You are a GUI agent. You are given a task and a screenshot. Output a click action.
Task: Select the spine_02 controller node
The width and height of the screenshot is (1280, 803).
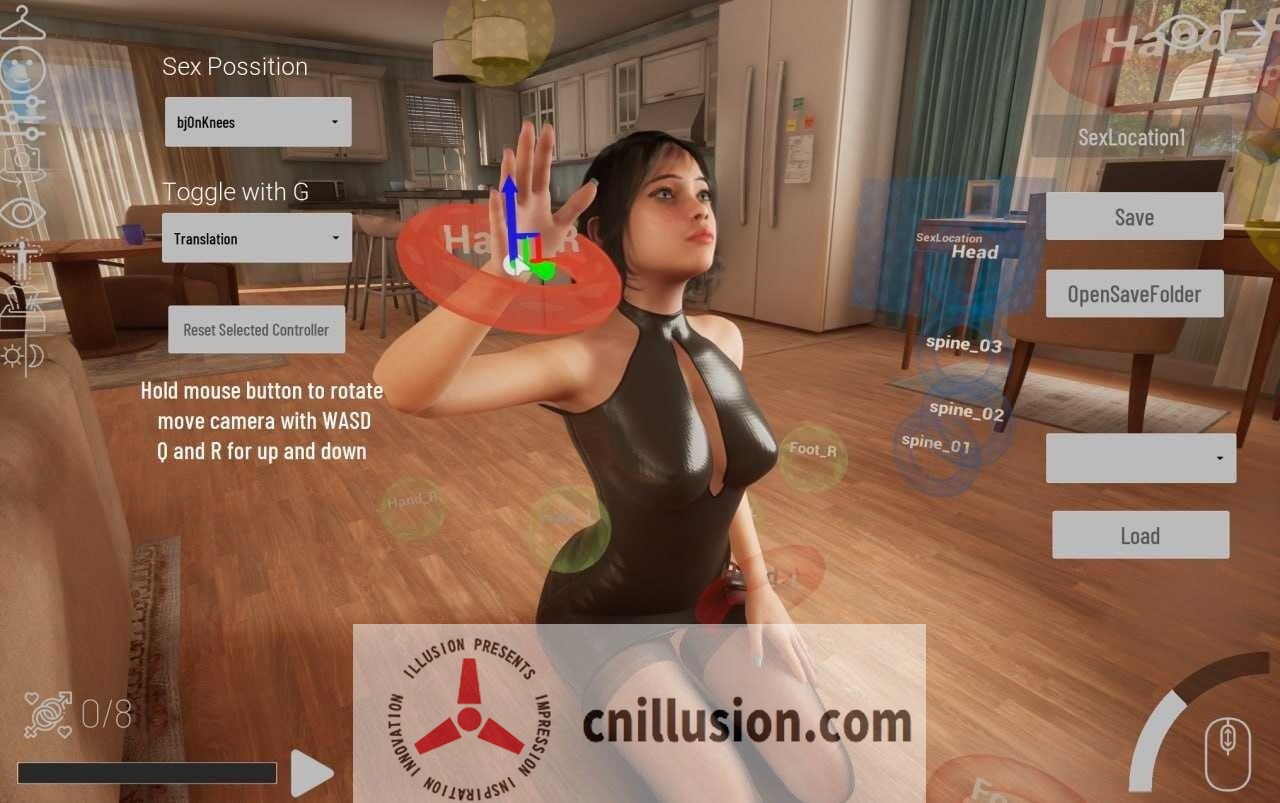tap(966, 410)
